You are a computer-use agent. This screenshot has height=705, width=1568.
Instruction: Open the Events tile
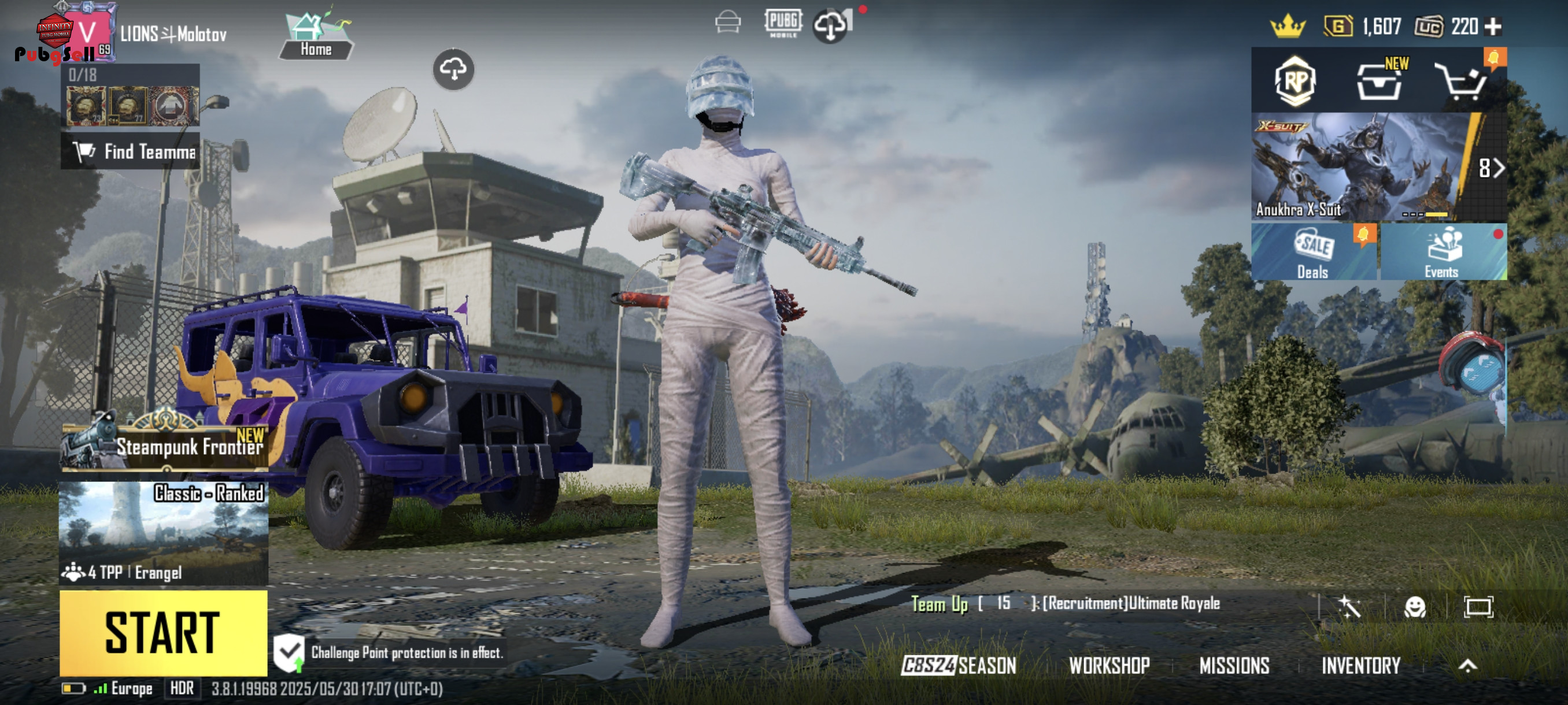tap(1442, 252)
